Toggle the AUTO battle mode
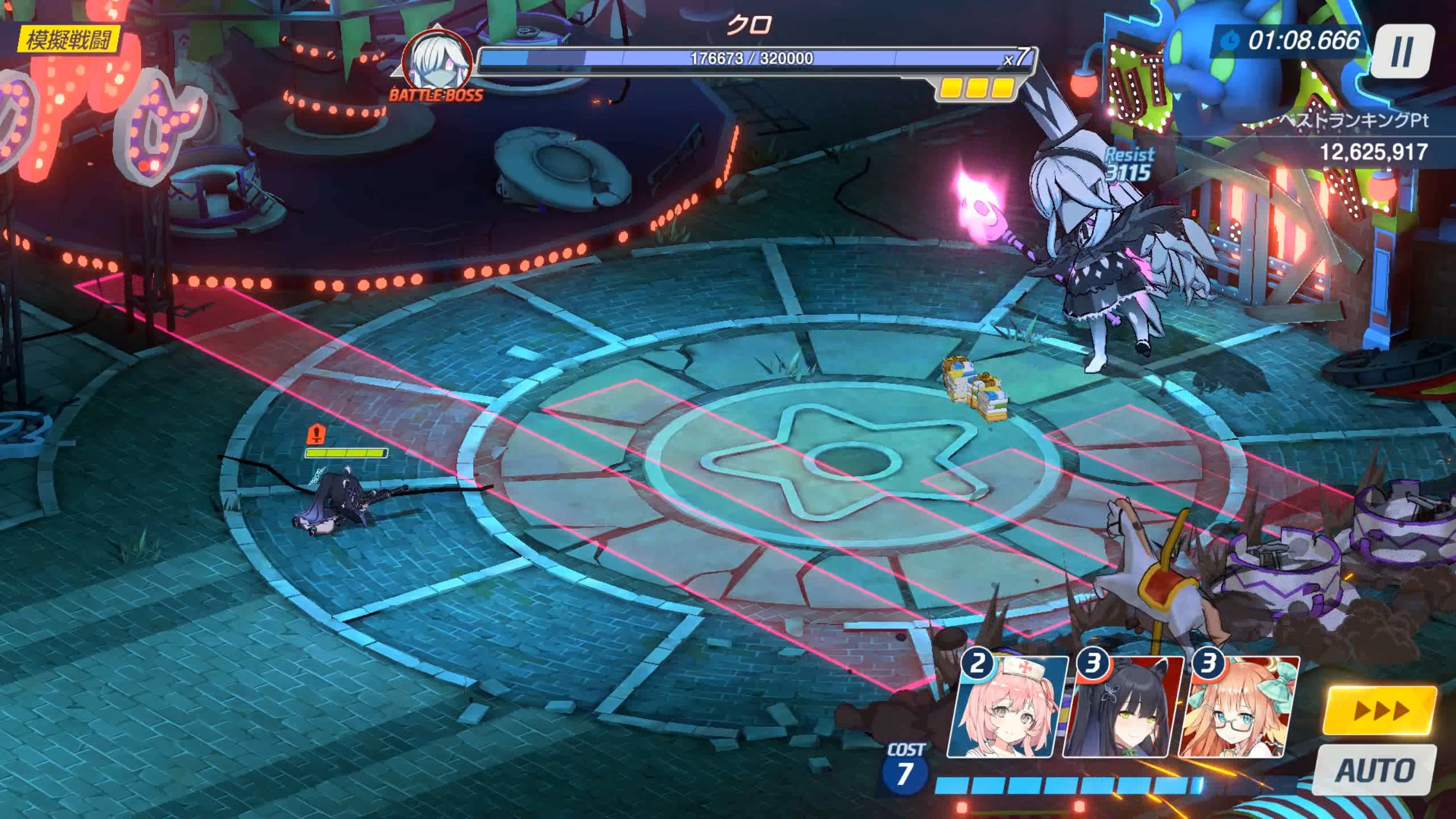Image resolution: width=1456 pixels, height=819 pixels. coord(1376,771)
